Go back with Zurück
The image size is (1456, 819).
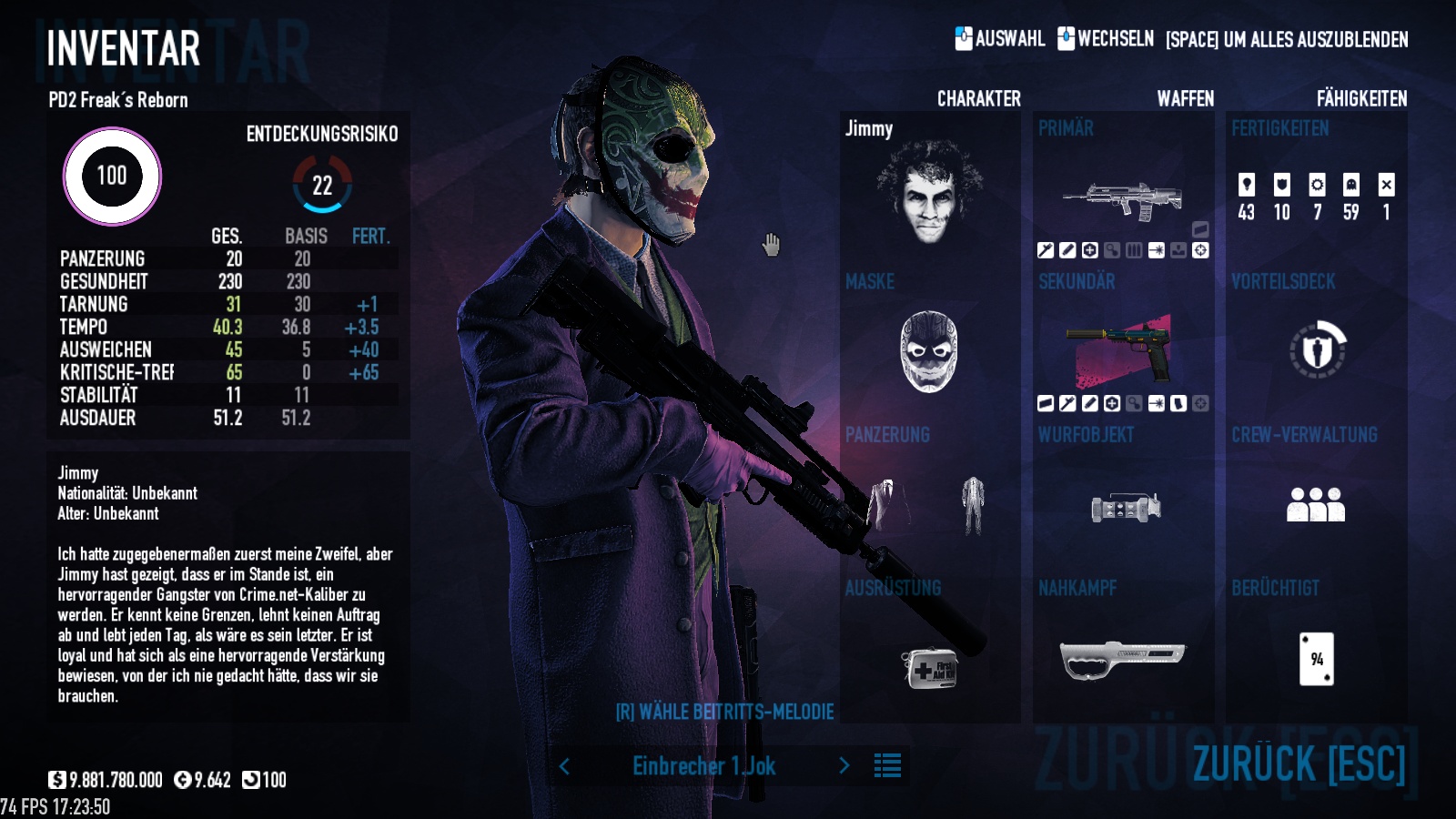click(x=1299, y=763)
